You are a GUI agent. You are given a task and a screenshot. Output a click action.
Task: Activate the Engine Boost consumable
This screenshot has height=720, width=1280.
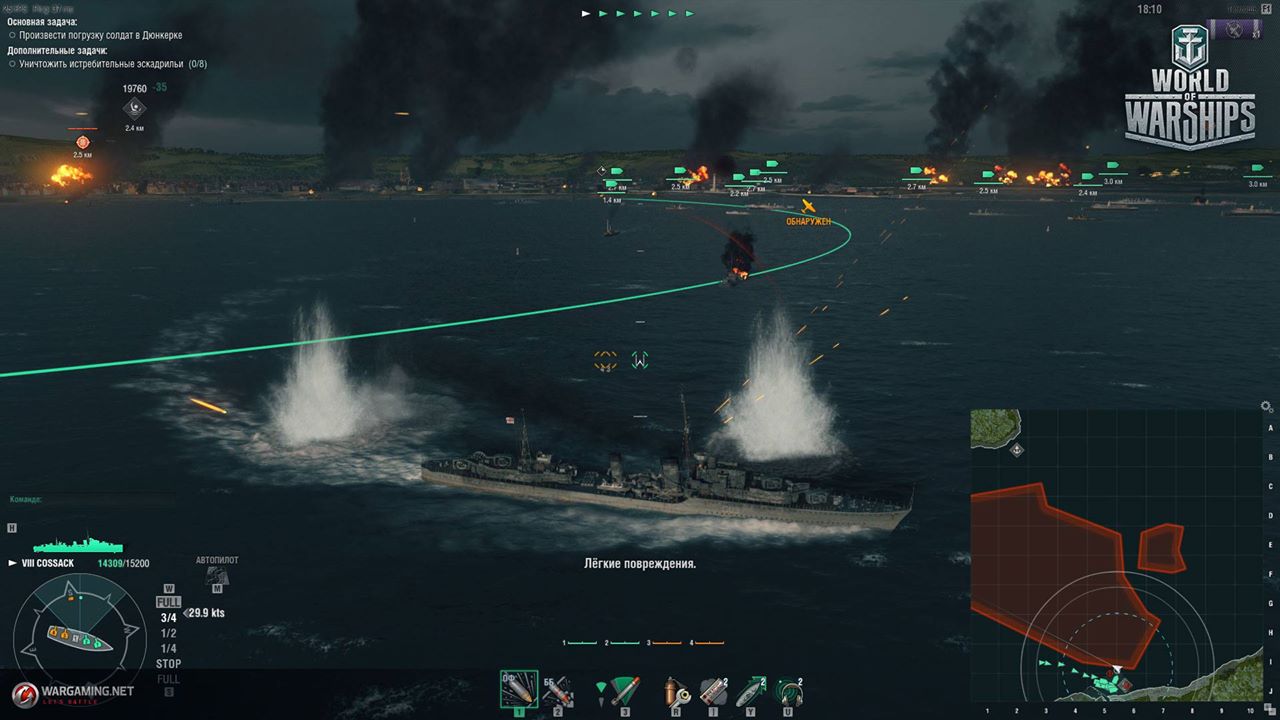tap(751, 689)
